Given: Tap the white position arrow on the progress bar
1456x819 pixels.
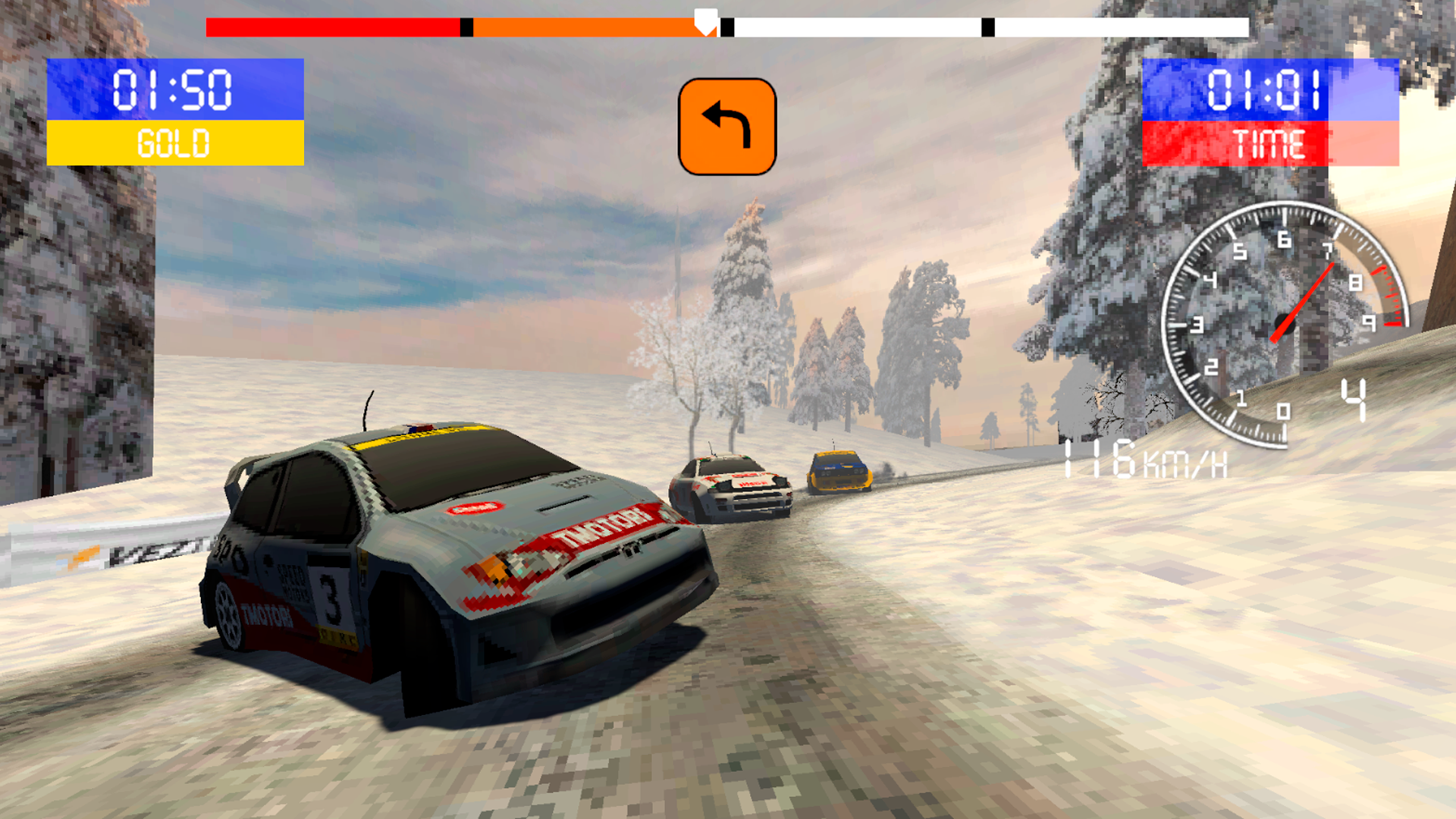Looking at the screenshot, I should [x=706, y=21].
